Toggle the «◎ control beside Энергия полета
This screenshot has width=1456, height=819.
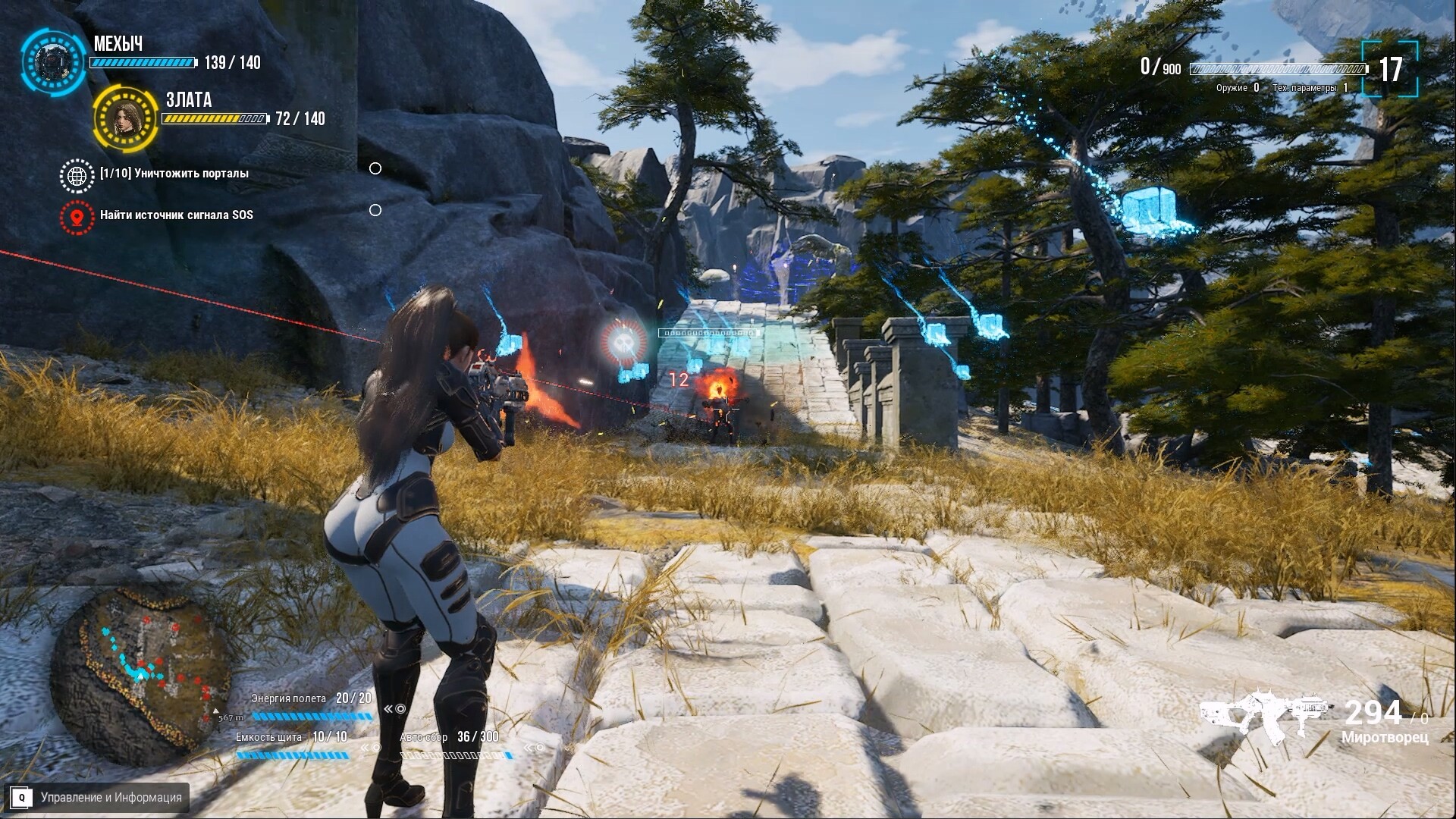394,709
